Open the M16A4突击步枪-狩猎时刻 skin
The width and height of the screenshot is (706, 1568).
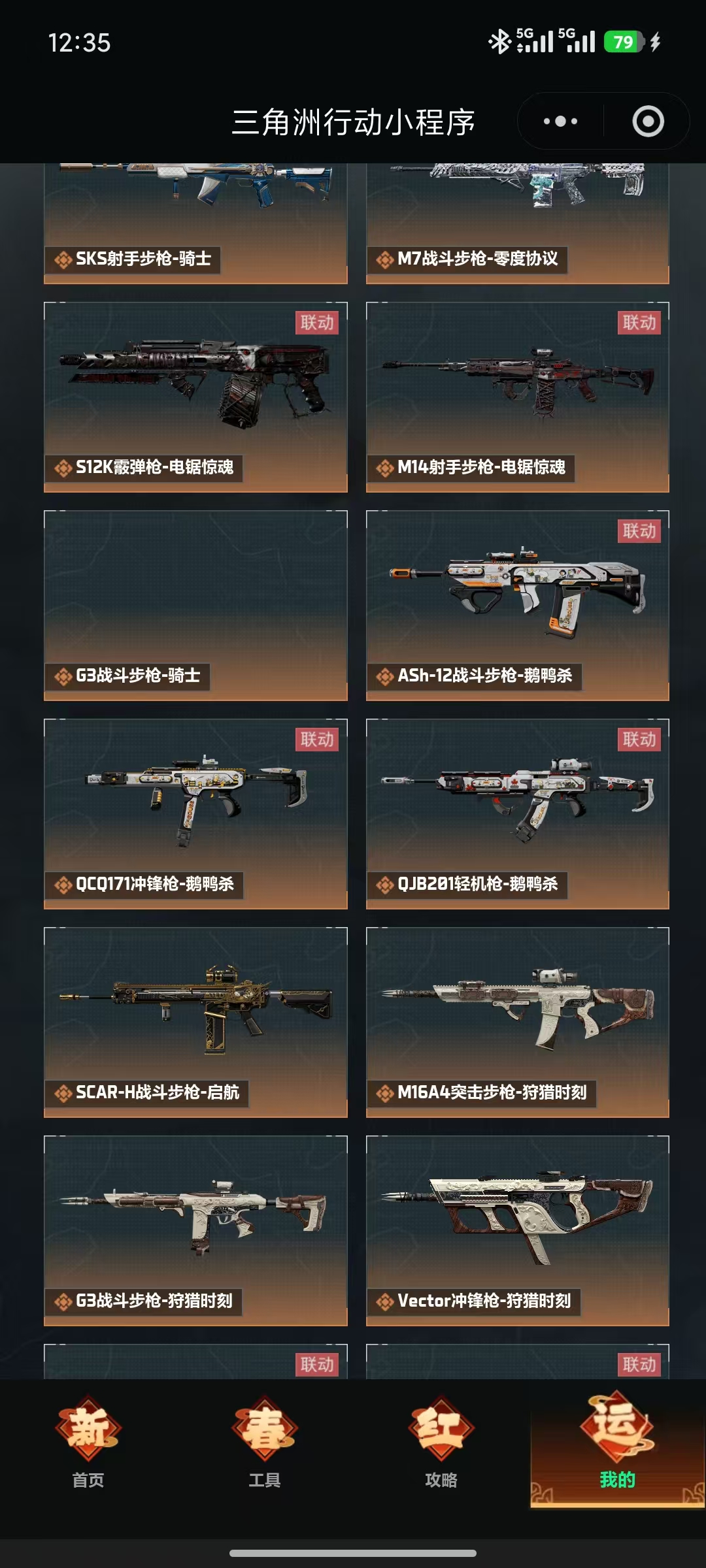(517, 1022)
